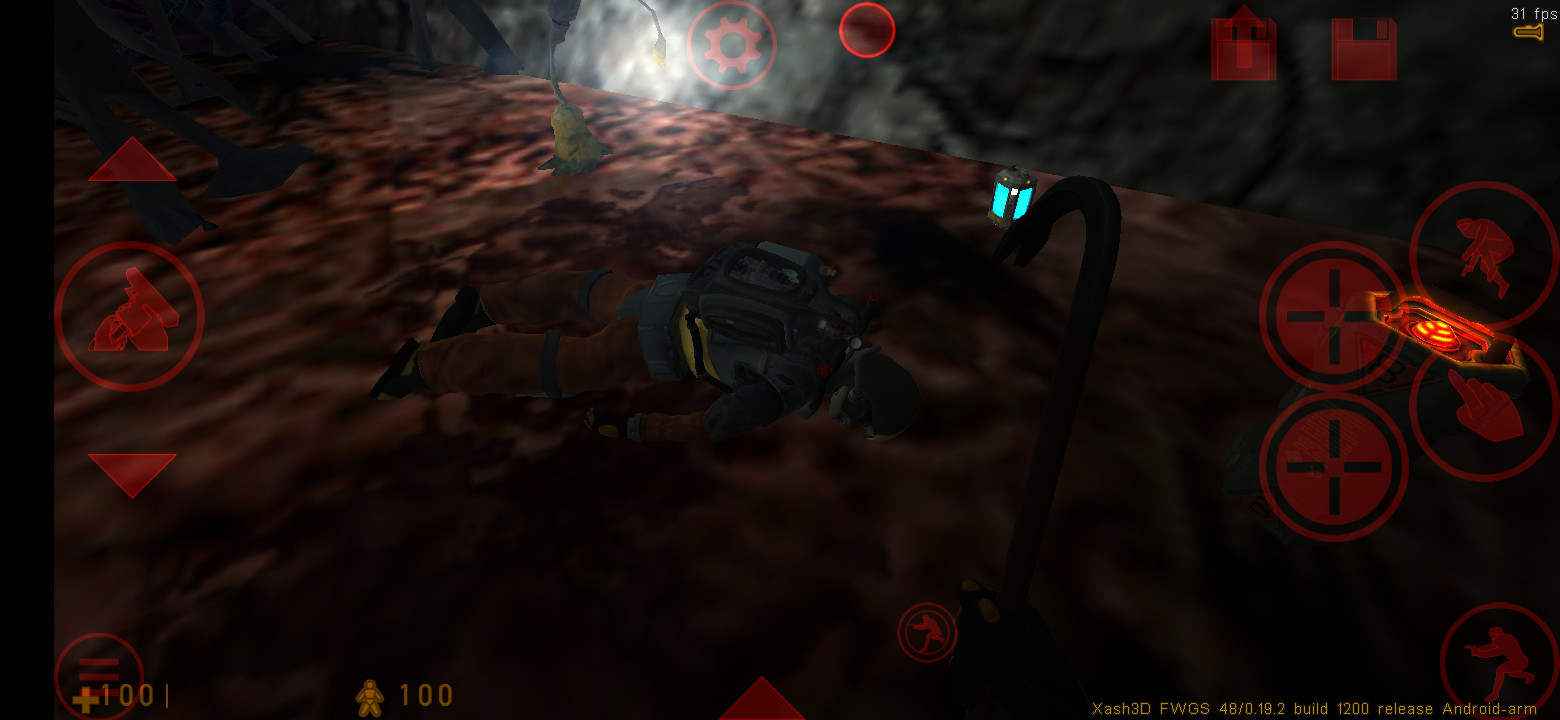Open the quick load floppy with up arrow
This screenshot has width=1560, height=720.
(1242, 42)
